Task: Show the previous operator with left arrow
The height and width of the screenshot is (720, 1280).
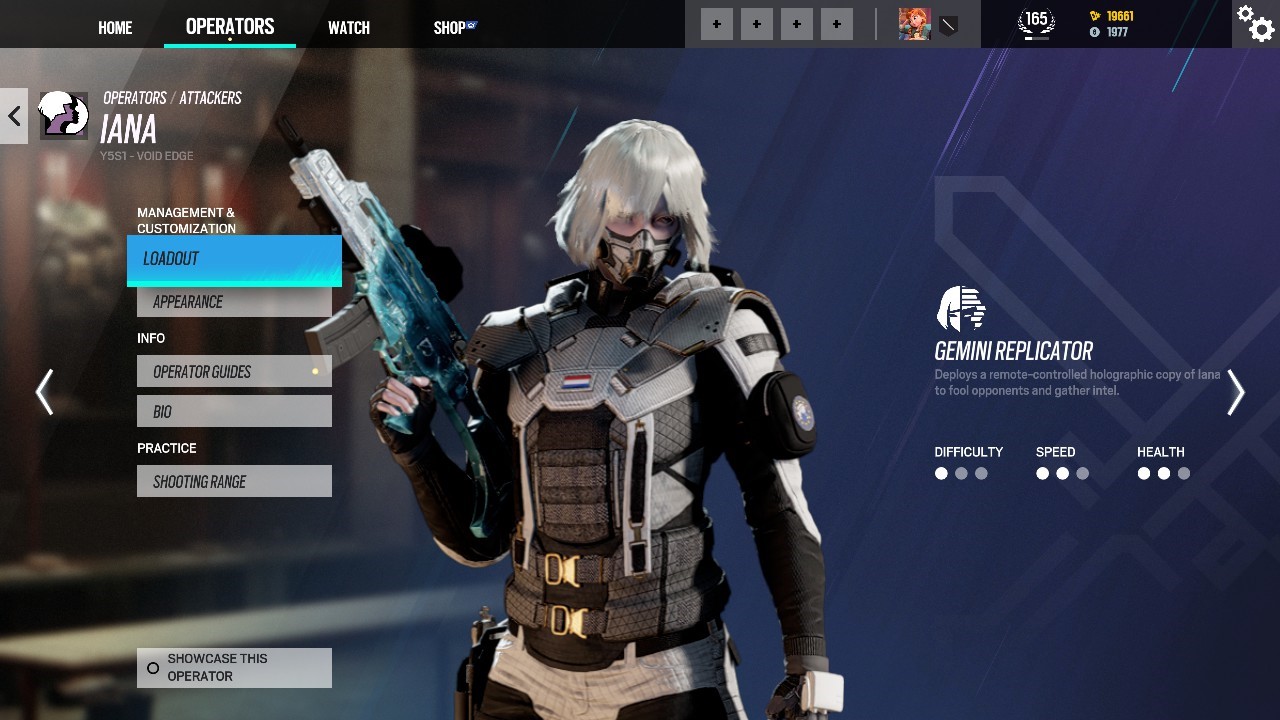Action: [44, 392]
